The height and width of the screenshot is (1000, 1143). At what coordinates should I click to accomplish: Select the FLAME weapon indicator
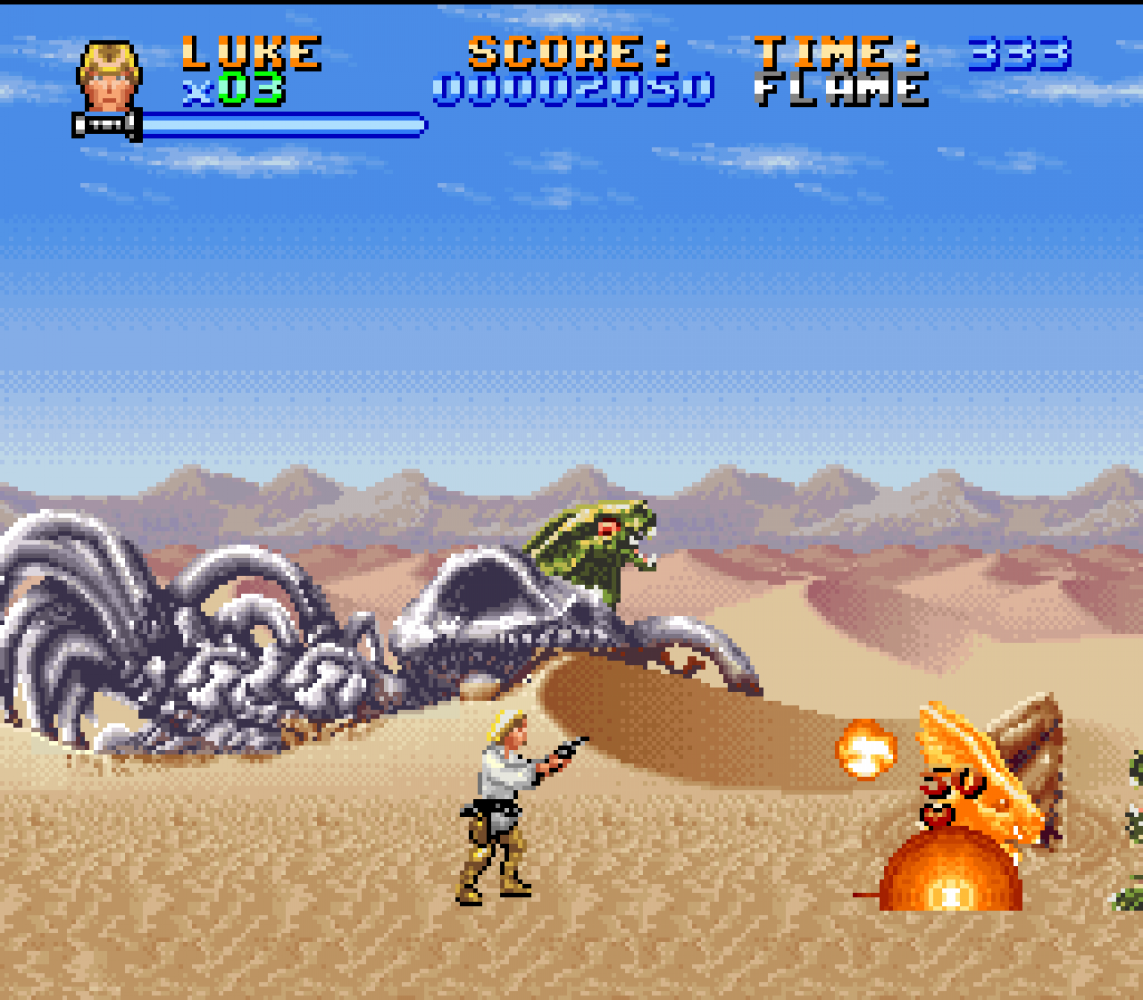(841, 90)
